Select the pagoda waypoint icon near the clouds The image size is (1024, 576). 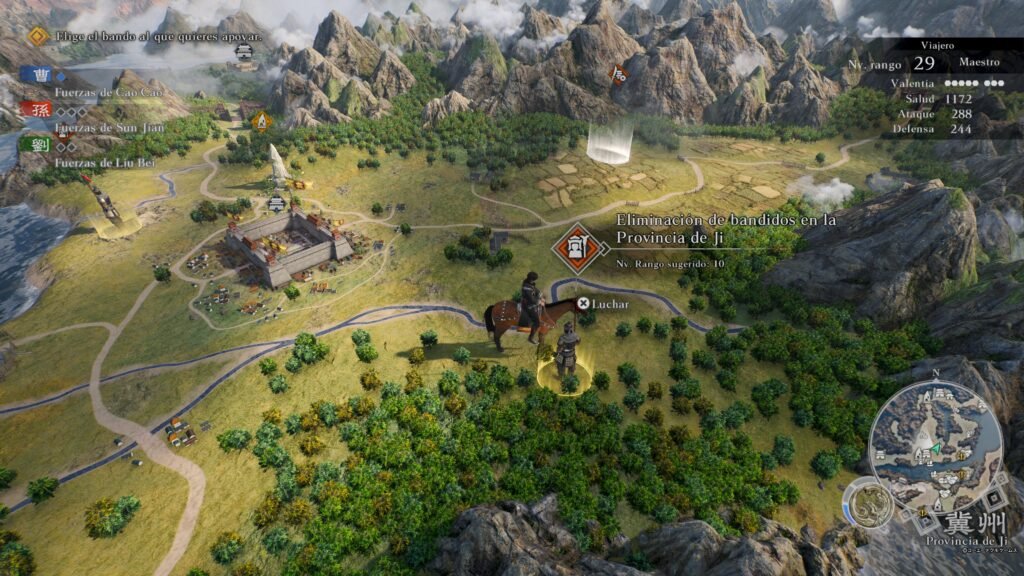pos(244,52)
